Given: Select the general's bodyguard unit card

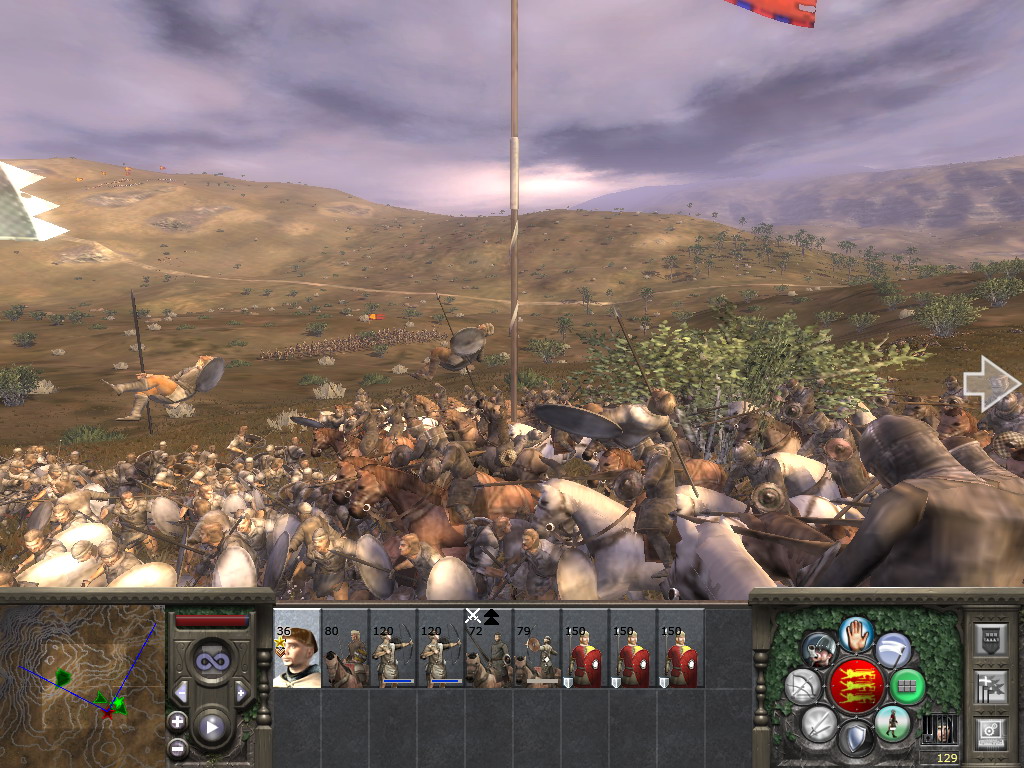Looking at the screenshot, I should coord(297,649).
